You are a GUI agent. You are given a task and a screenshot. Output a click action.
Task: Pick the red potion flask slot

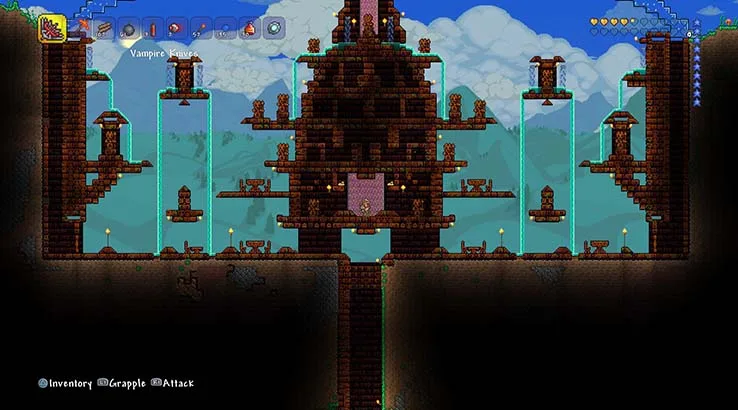tap(249, 28)
